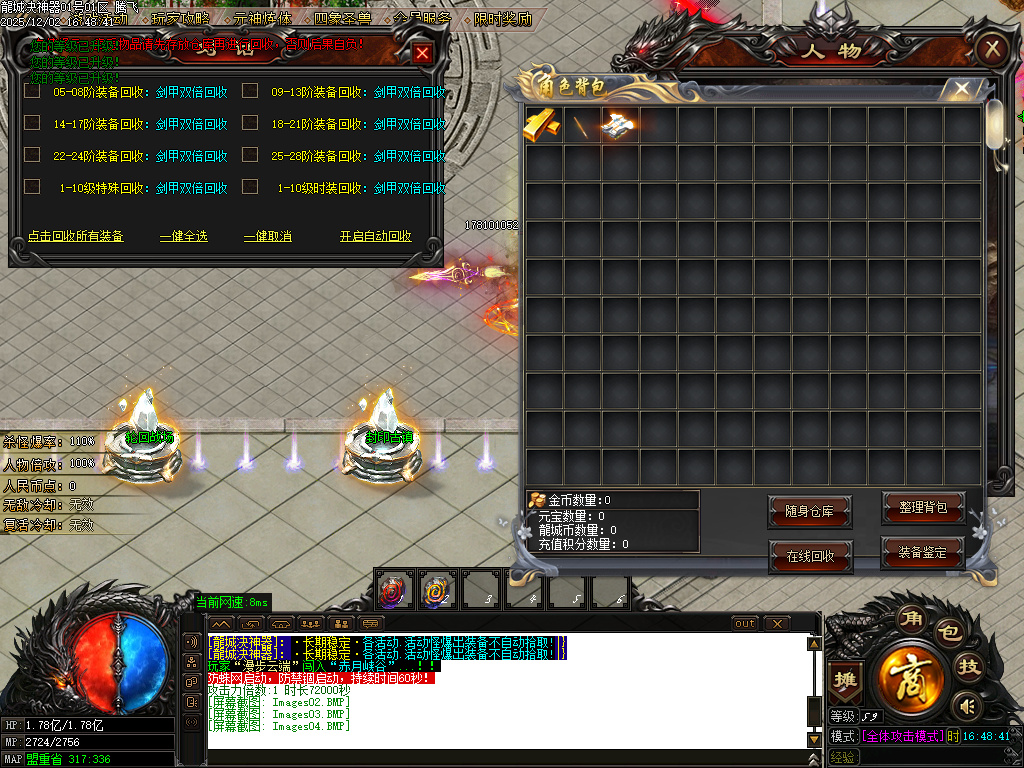Image resolution: width=1024 pixels, height=768 pixels.
Task: Select the glowing white item in the bag
Action: click(x=619, y=125)
